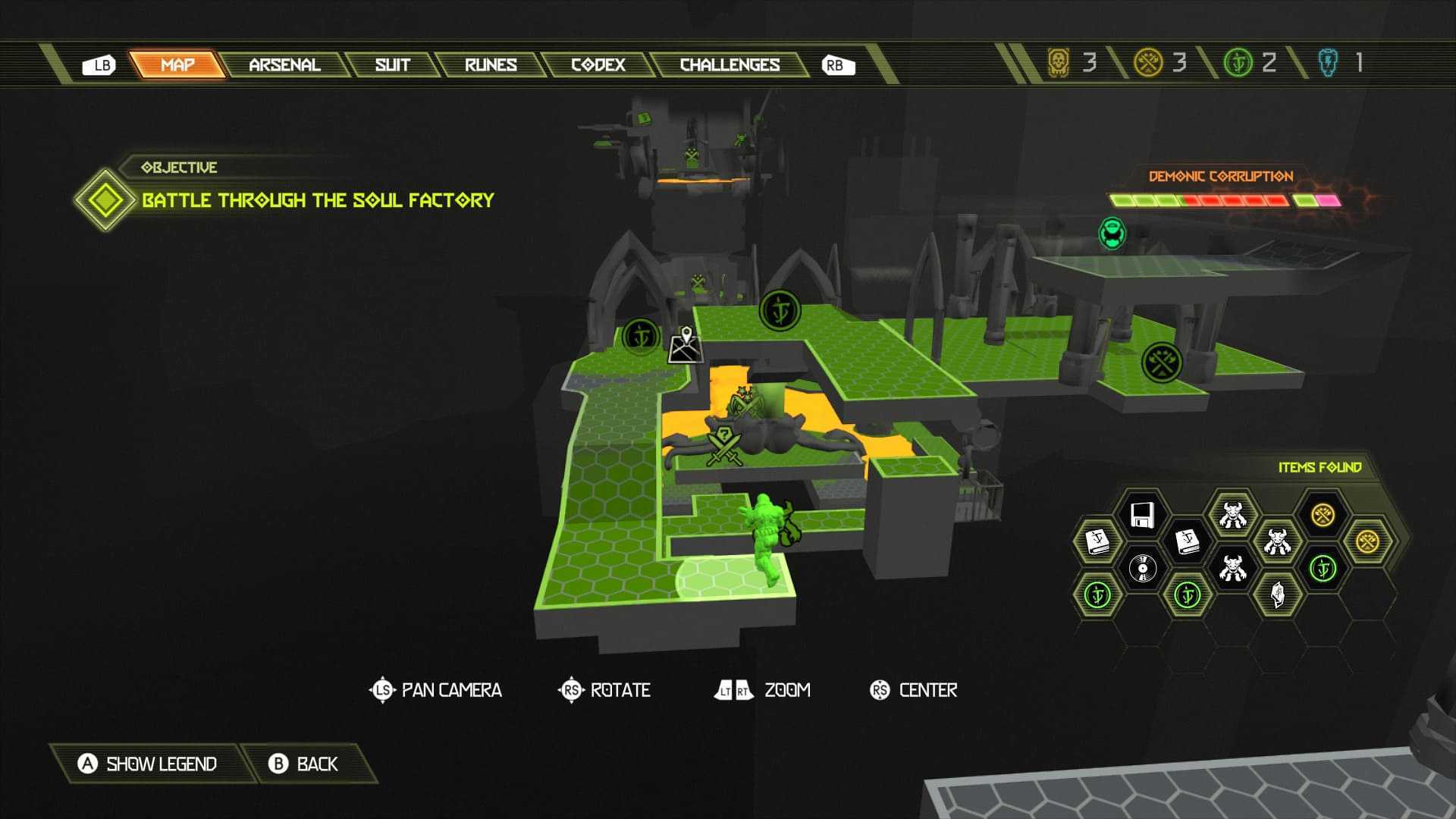The image size is (1456, 819).
Task: Click the green helmet extra life map marker
Action: [1112, 233]
